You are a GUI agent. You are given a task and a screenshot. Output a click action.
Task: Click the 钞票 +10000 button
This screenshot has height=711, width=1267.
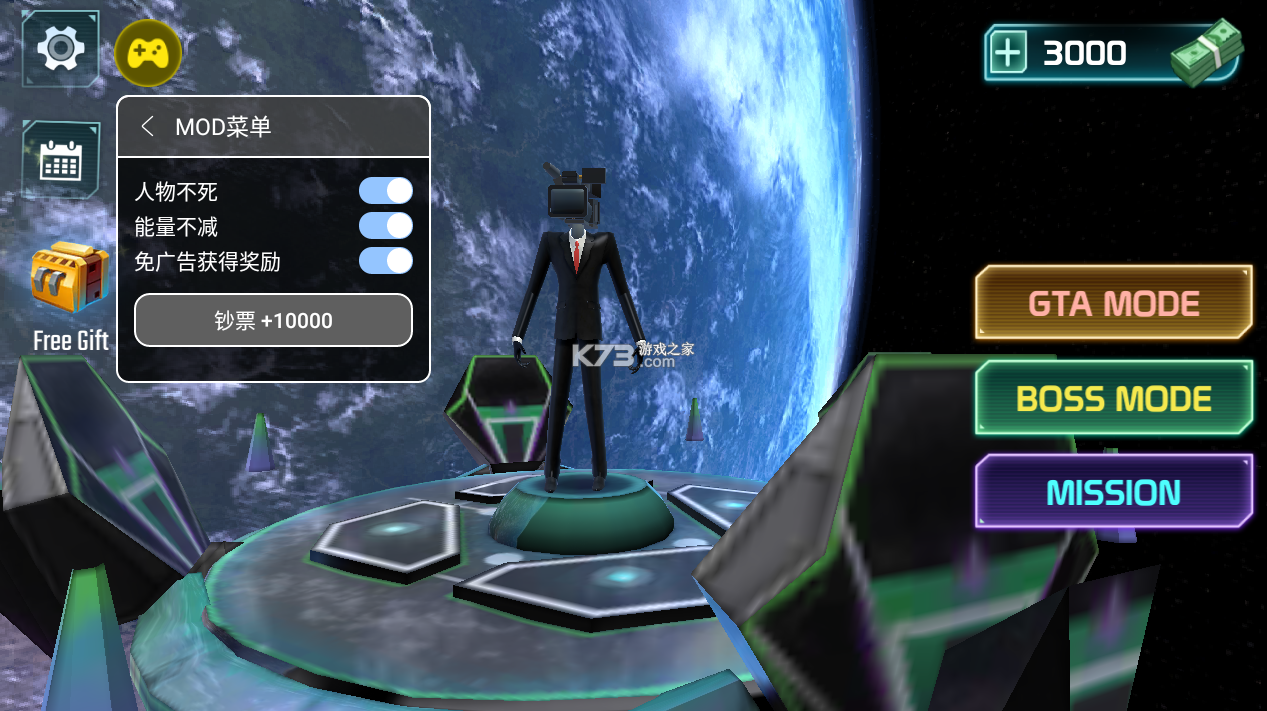pos(273,320)
